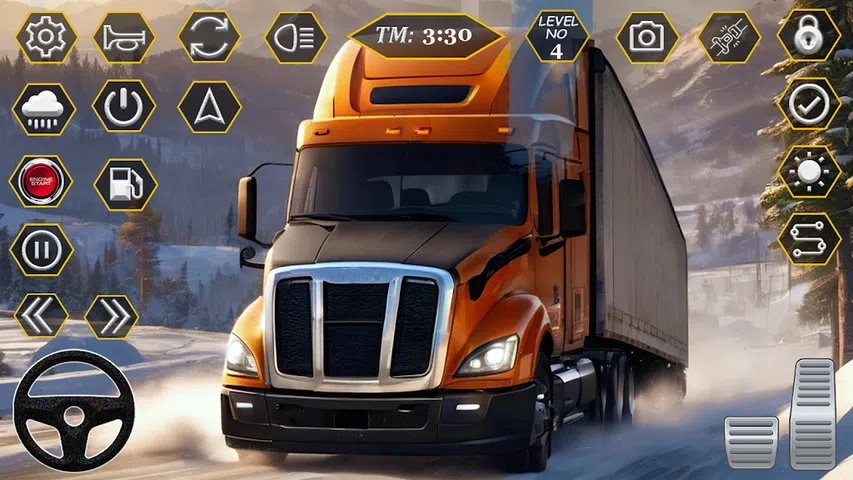Activate the left turn chevron
Viewport: 853px width, 480px height.
point(41,316)
